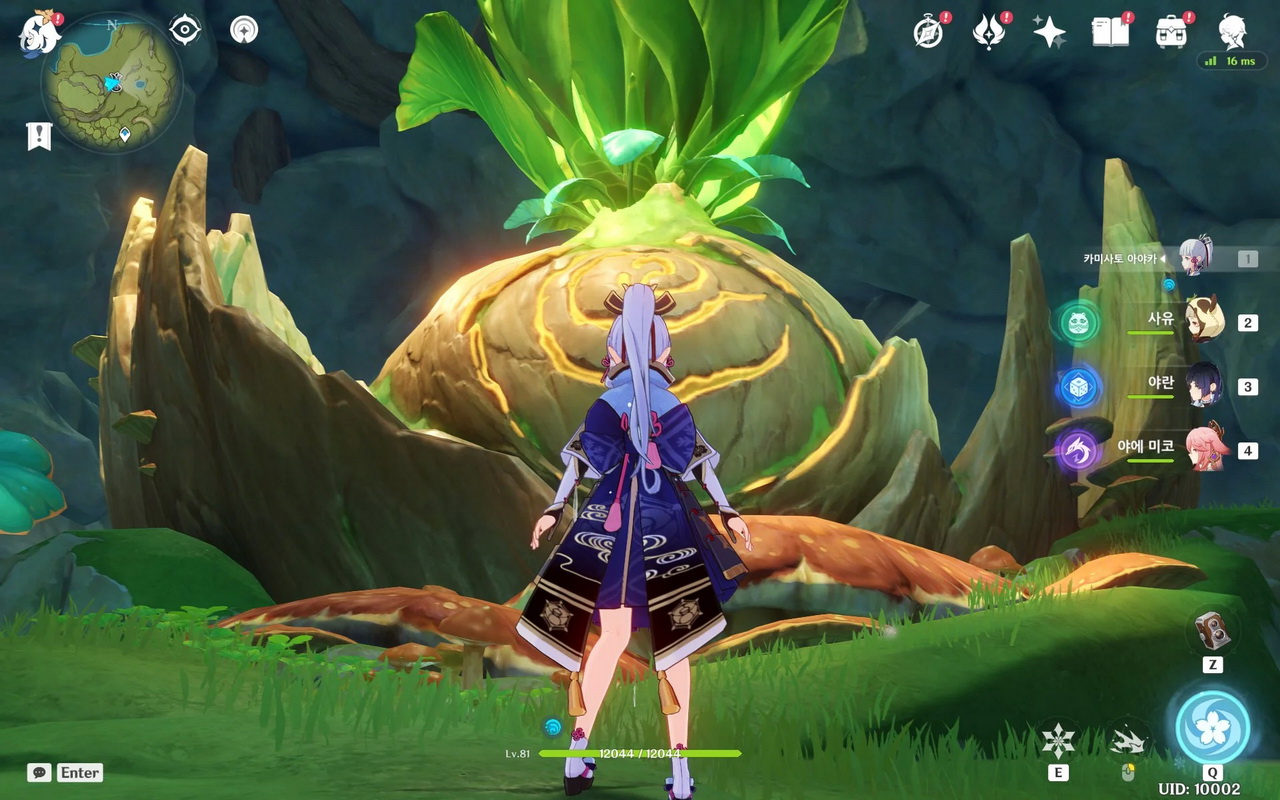Open the chat speech bubble
The height and width of the screenshot is (800, 1280).
40,772
